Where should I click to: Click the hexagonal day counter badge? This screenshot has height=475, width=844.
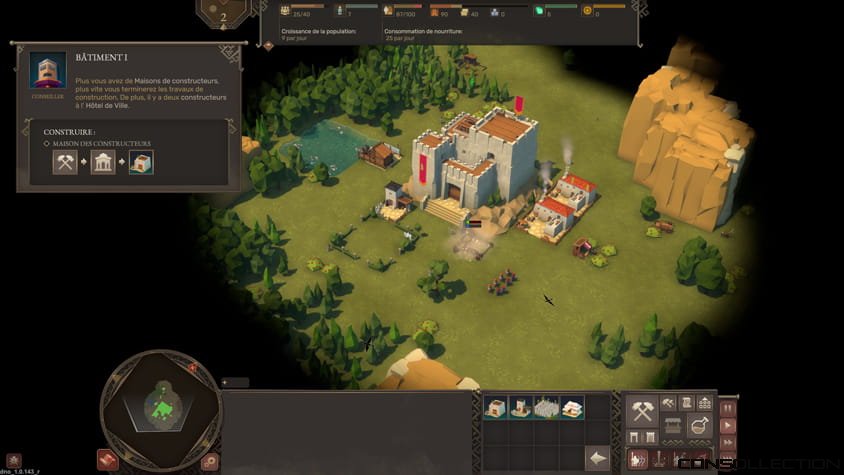[223, 14]
